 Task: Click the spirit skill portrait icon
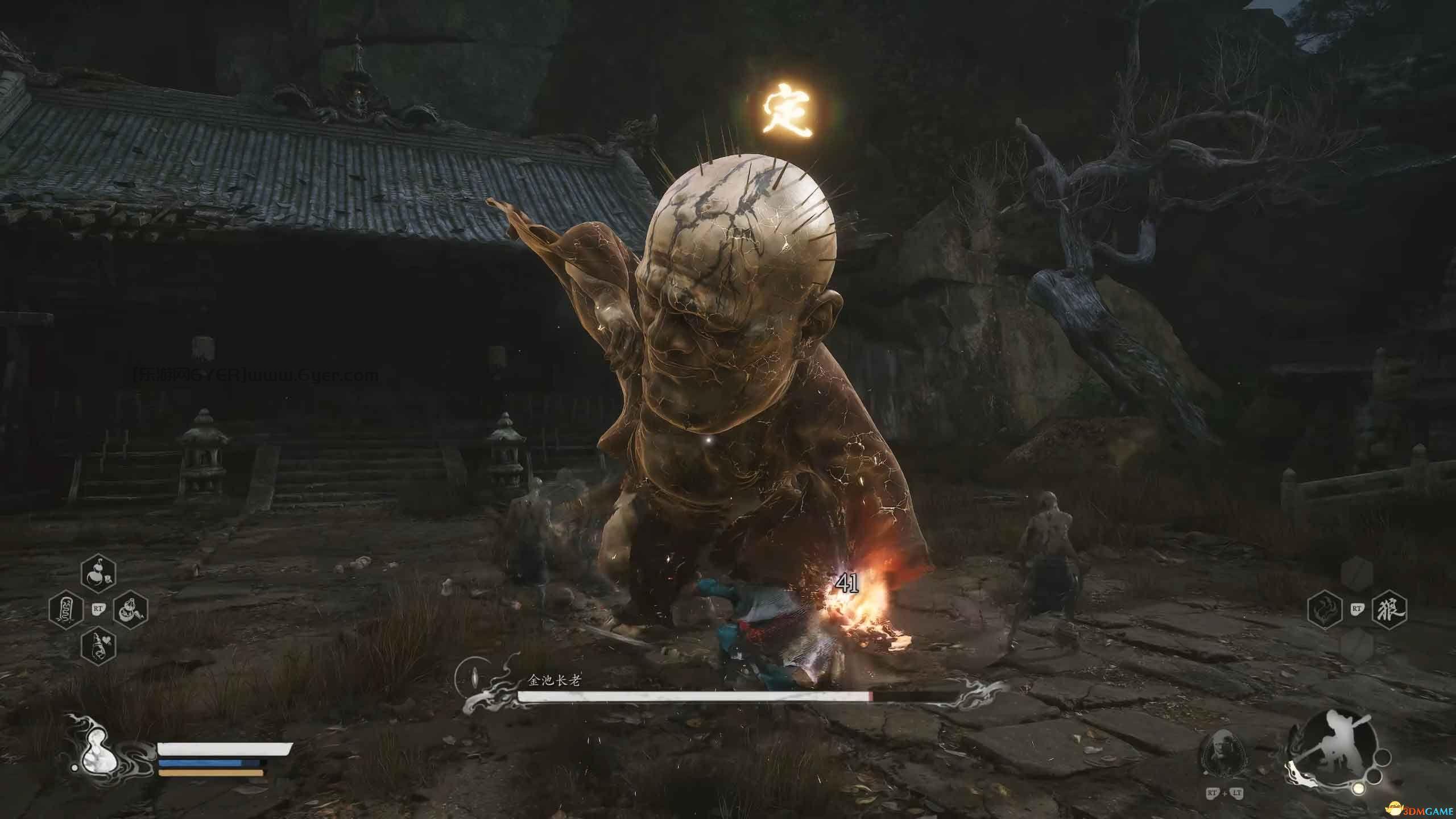click(x=1220, y=751)
